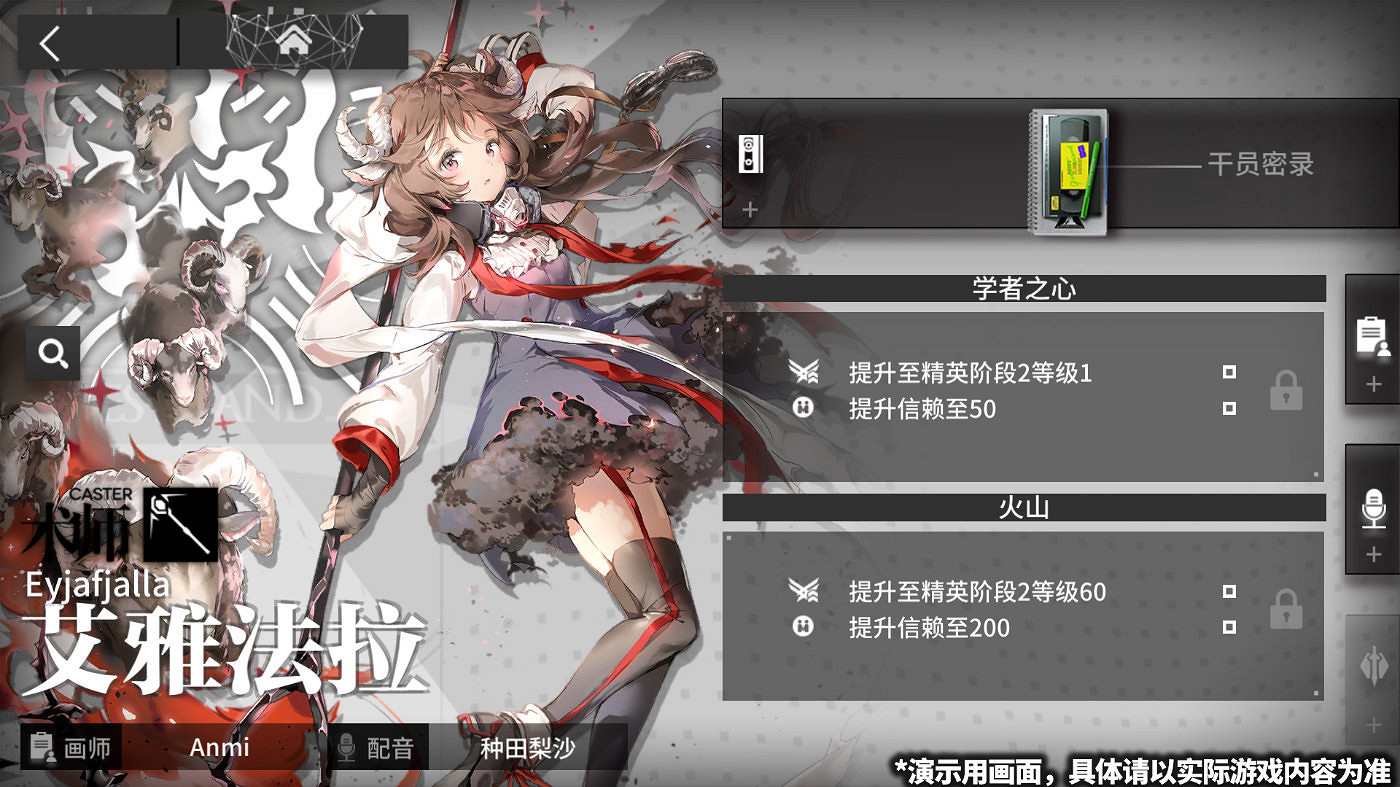Click the back arrow at top left

coord(50,43)
